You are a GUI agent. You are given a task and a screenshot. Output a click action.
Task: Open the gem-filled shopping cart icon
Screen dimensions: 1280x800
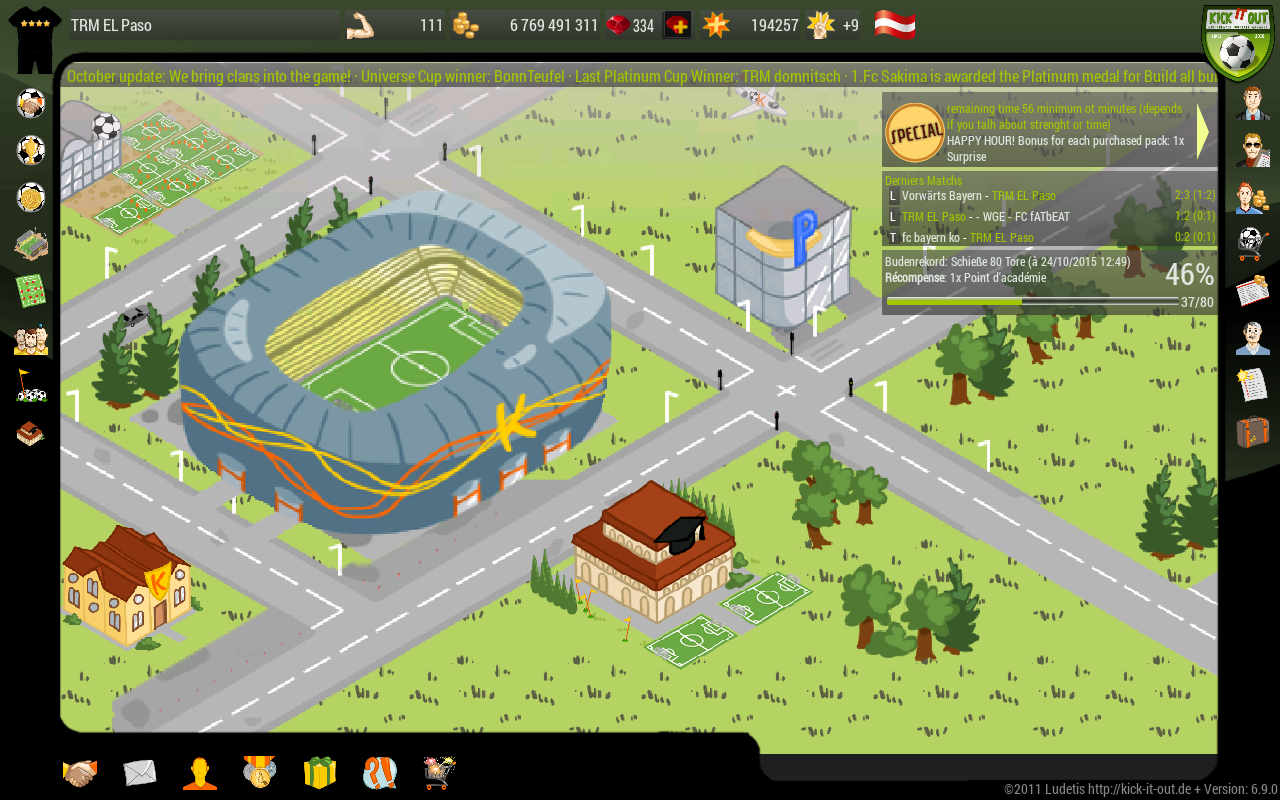tap(439, 773)
